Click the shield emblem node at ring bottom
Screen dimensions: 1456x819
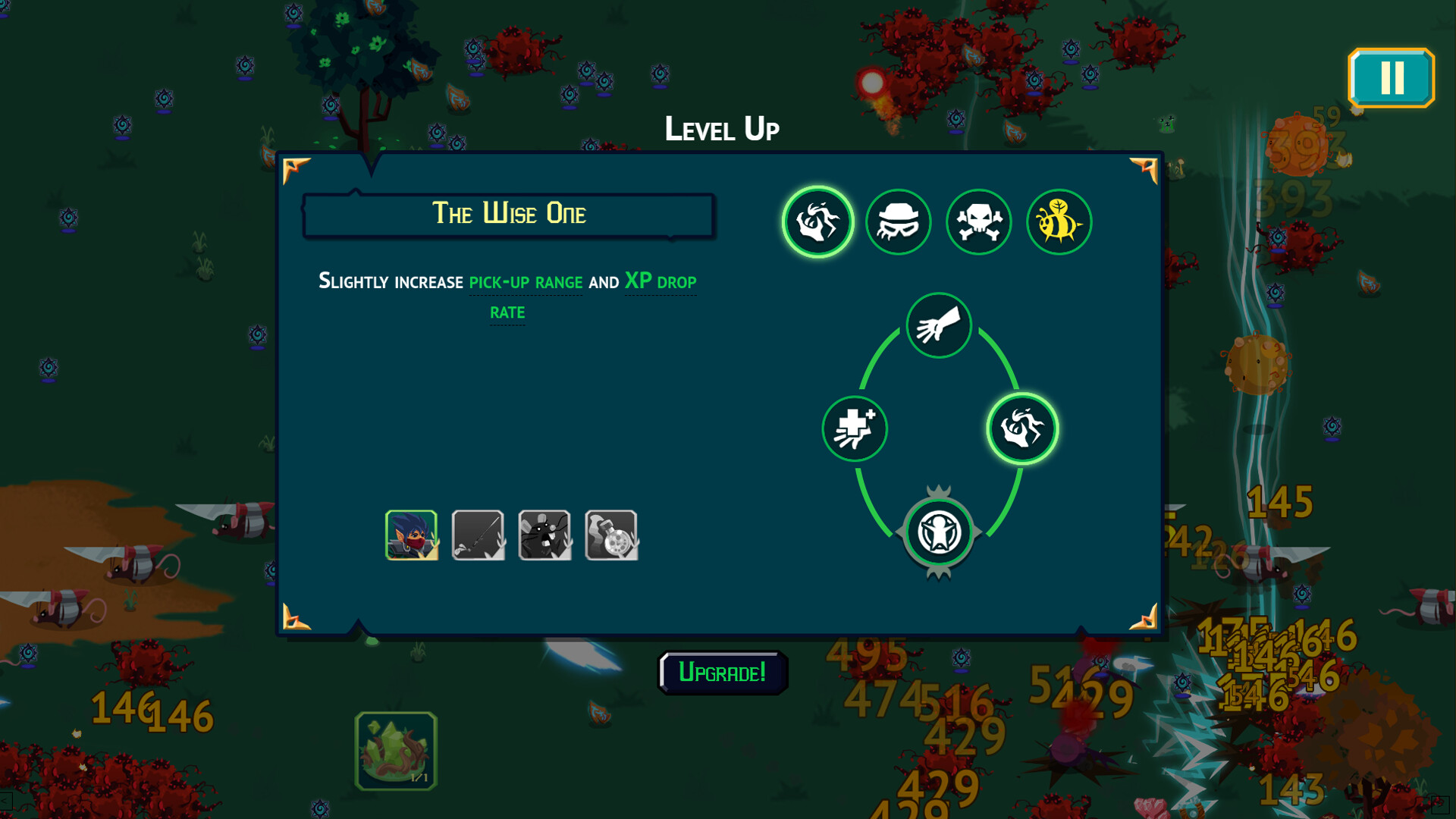pos(939,531)
